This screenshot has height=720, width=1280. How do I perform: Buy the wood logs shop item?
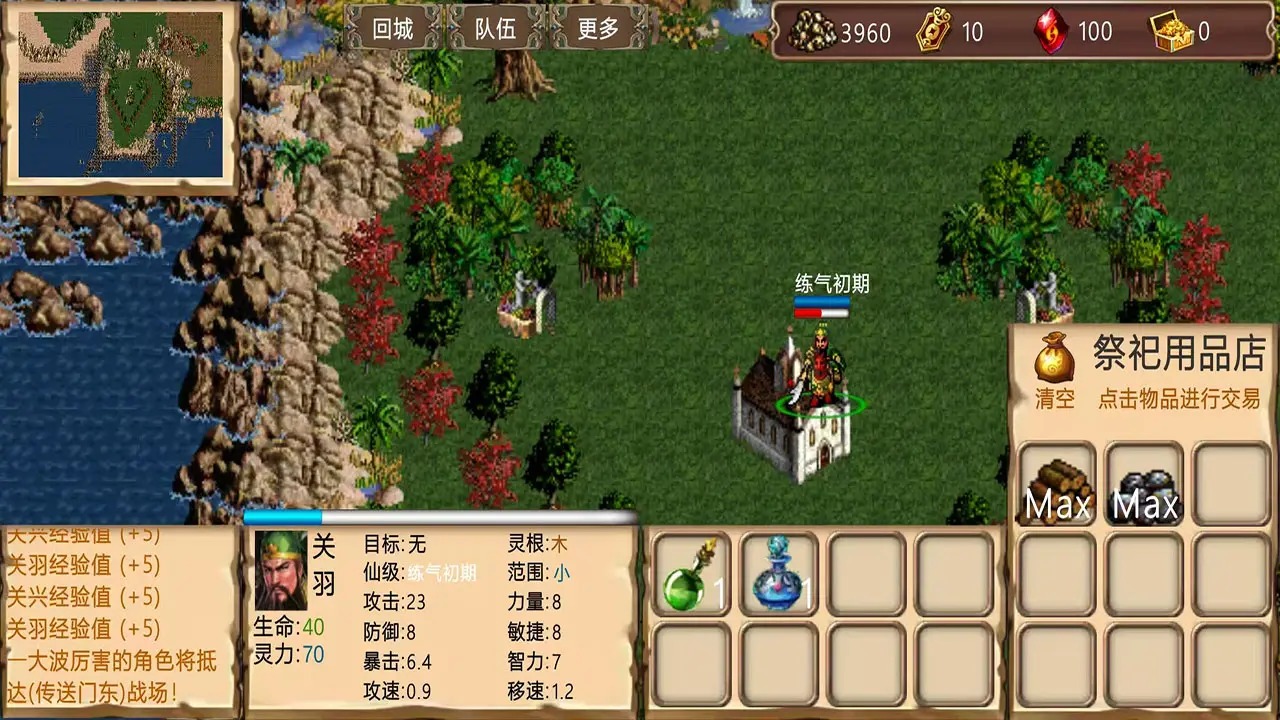1057,485
